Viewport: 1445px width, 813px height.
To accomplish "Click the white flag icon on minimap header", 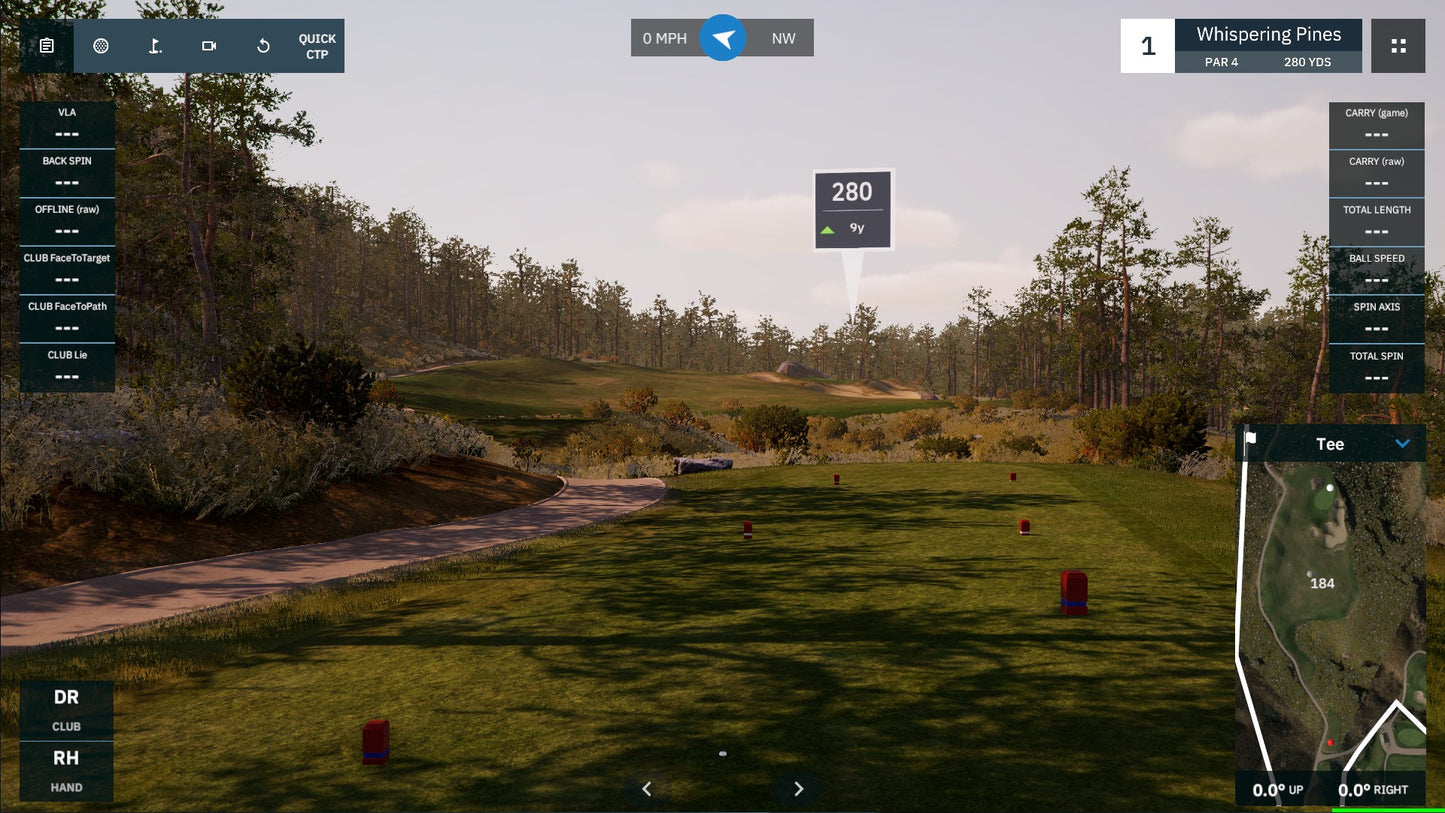I will 1250,438.
